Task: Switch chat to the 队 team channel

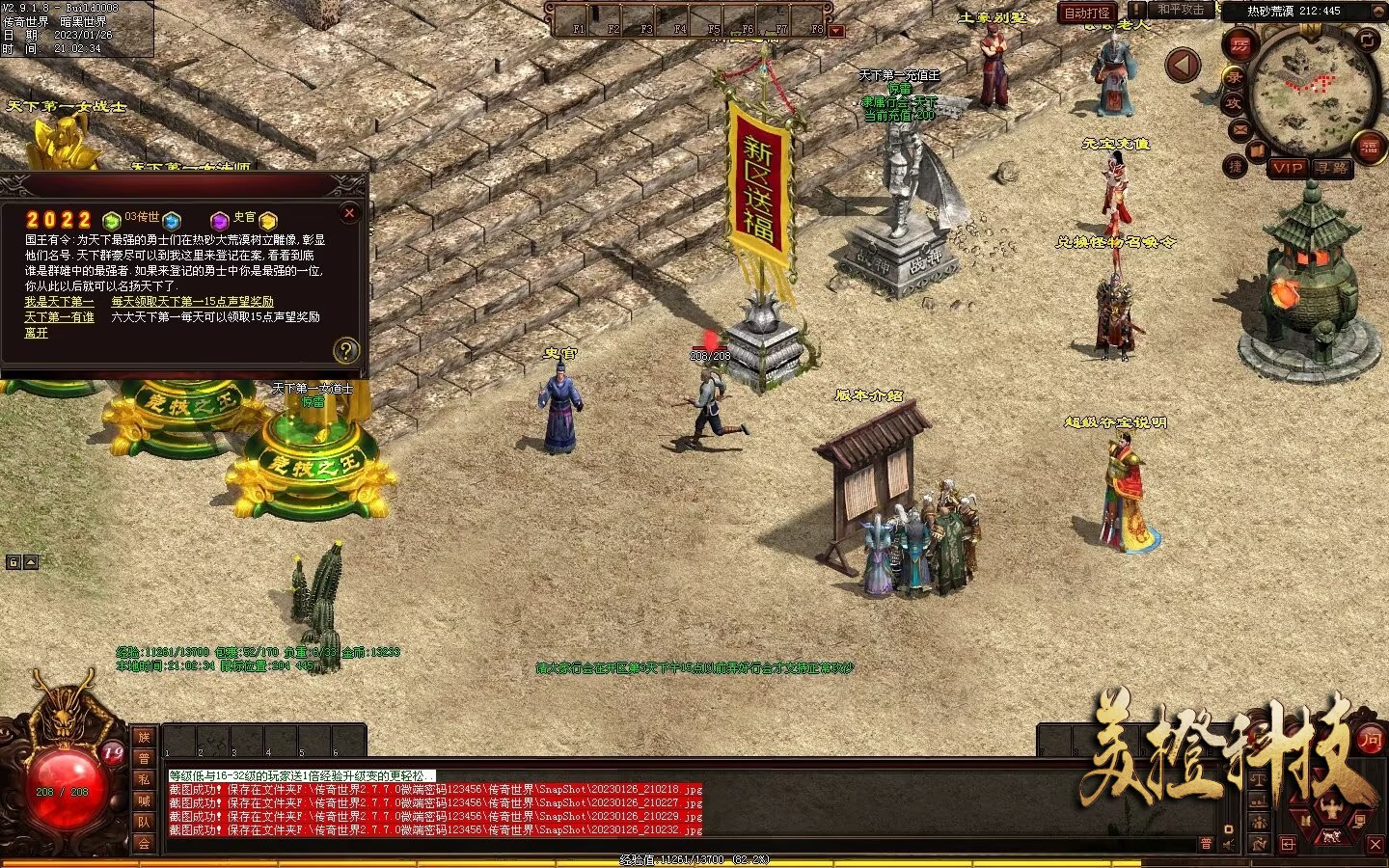Action: (x=144, y=822)
